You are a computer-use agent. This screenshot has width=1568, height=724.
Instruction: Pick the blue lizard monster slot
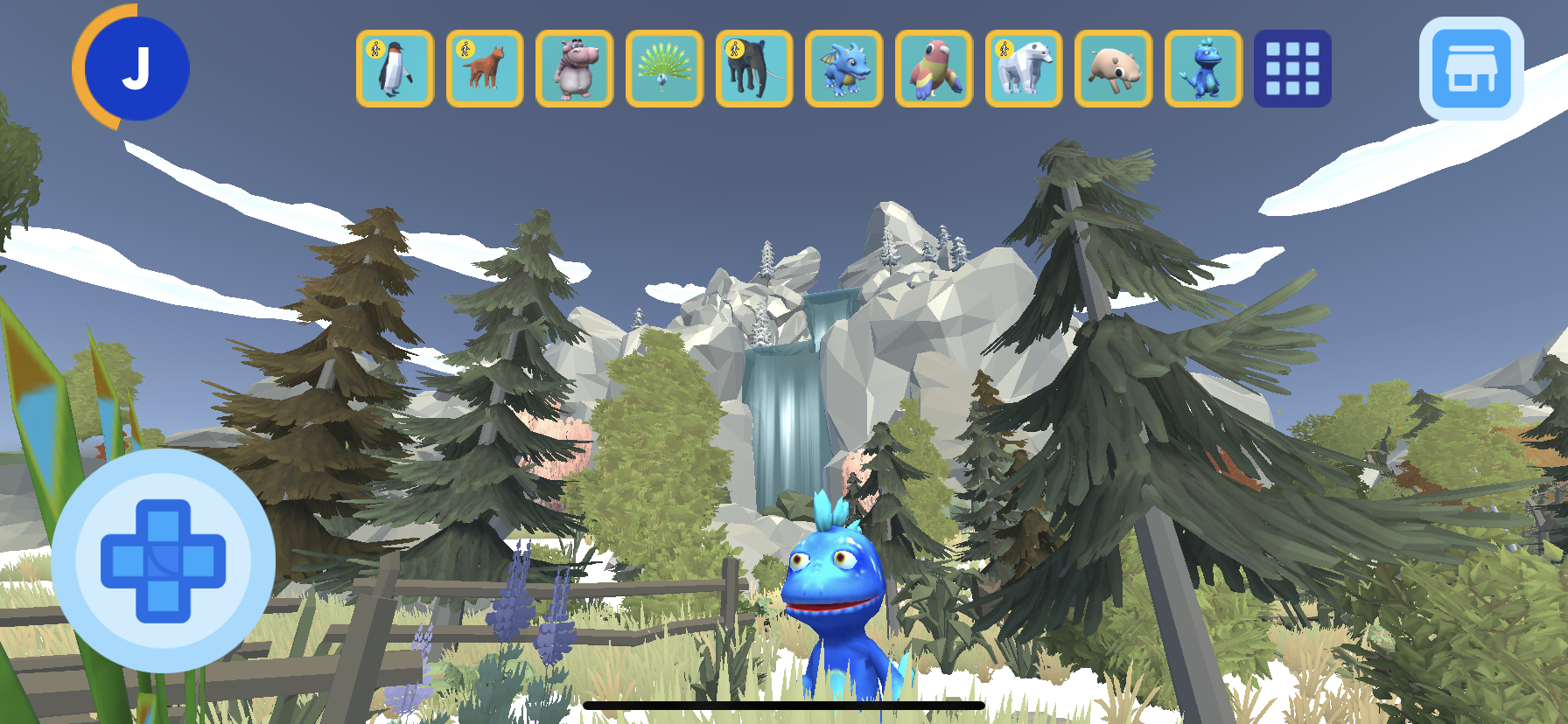point(1203,69)
